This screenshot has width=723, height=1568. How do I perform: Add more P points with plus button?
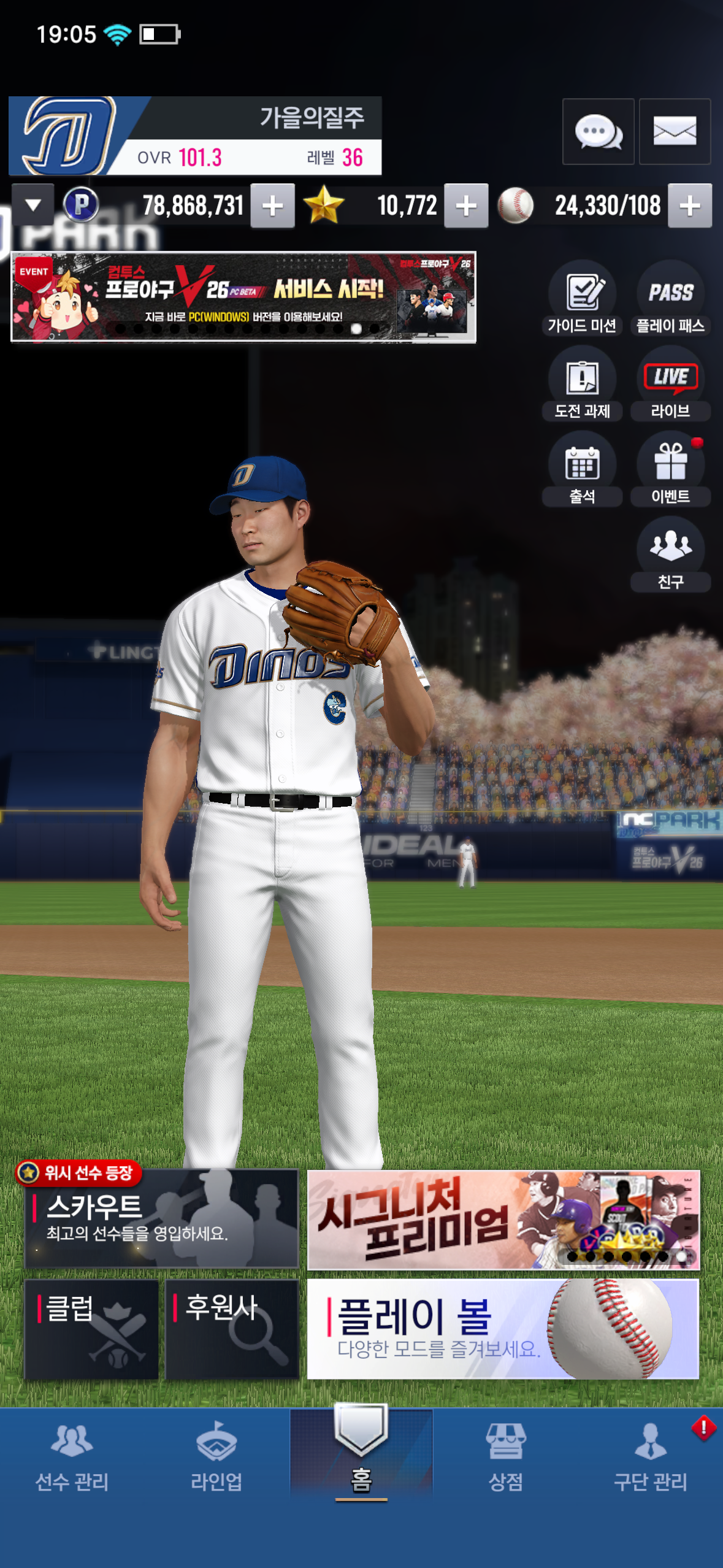coord(272,206)
